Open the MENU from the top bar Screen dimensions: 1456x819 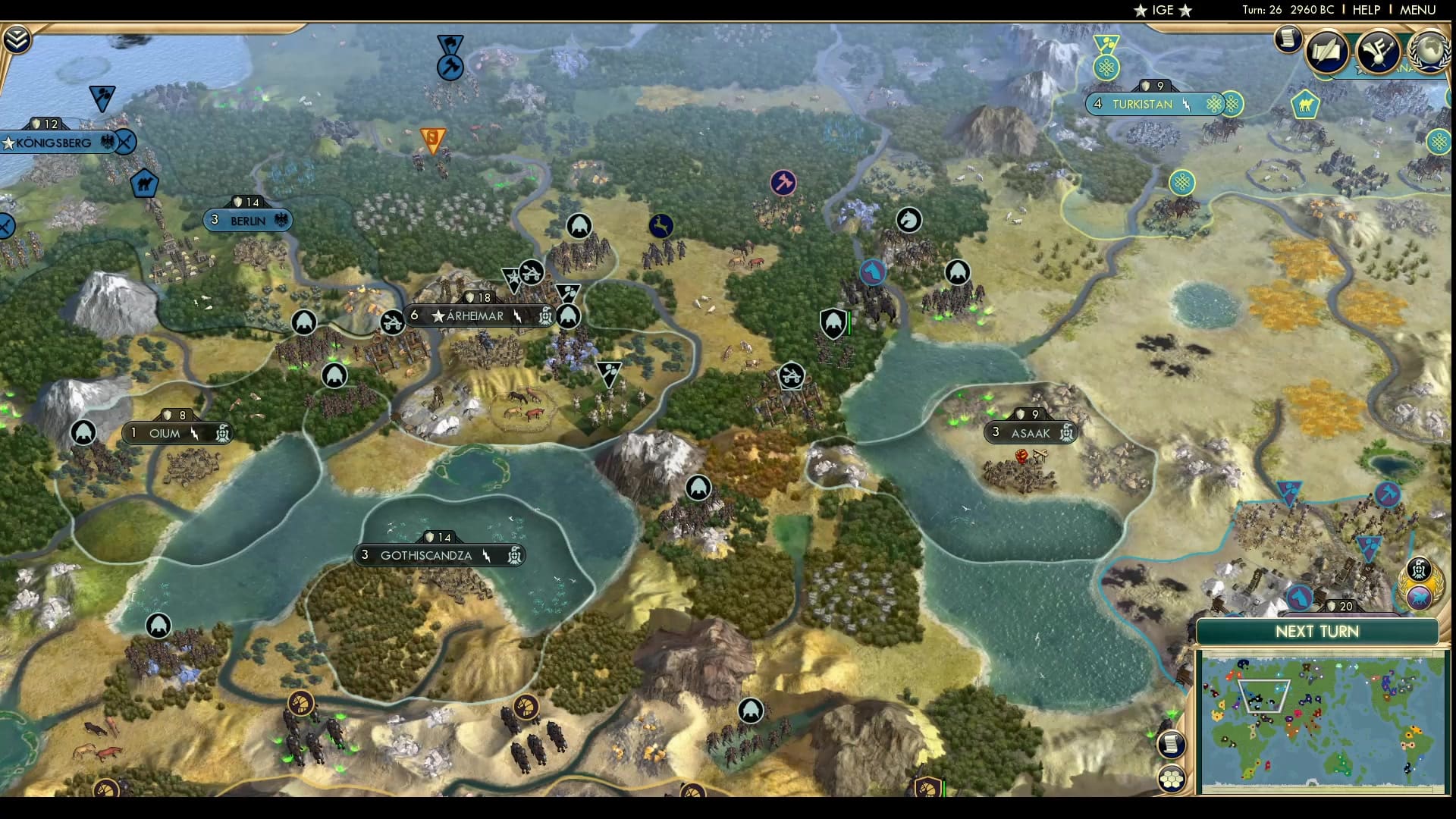pyautogui.click(x=1418, y=11)
